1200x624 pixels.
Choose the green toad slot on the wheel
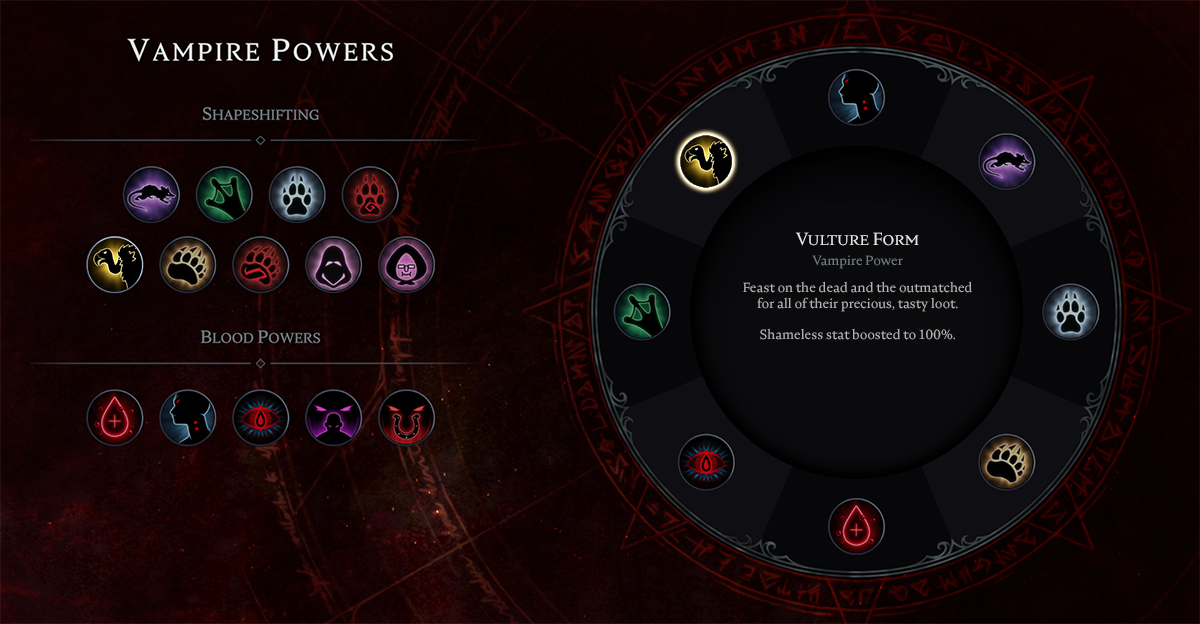click(642, 310)
